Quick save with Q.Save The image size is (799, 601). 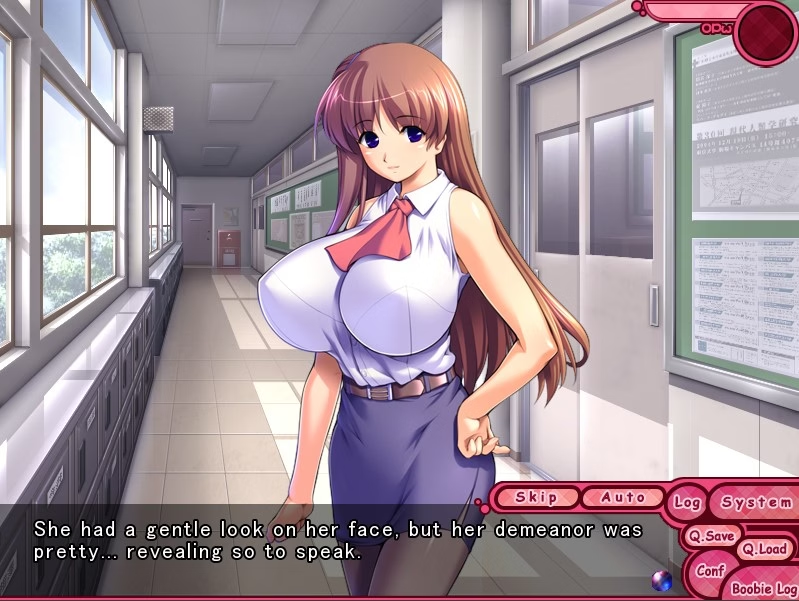[711, 536]
